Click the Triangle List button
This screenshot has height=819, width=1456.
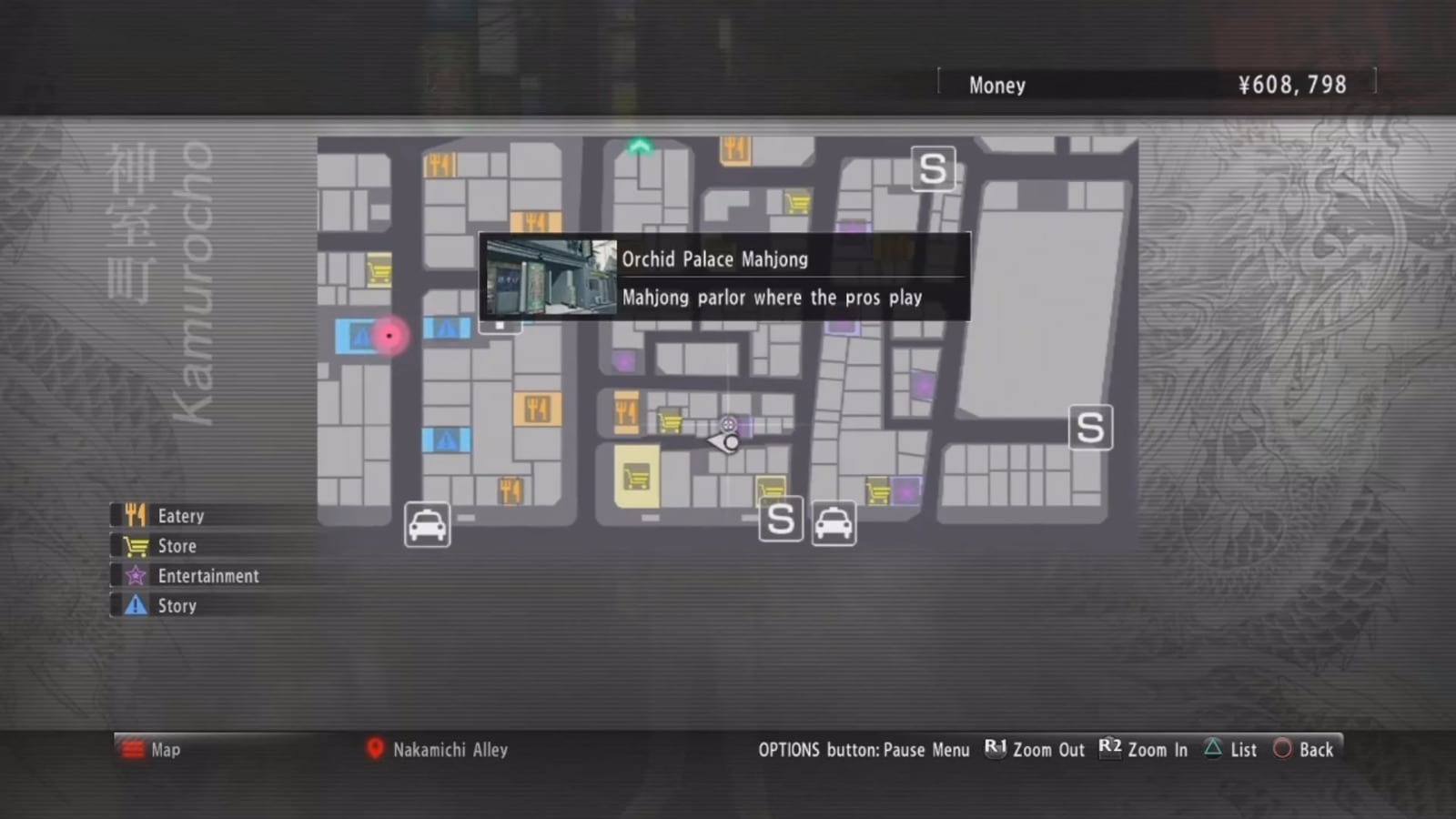pos(1229,749)
